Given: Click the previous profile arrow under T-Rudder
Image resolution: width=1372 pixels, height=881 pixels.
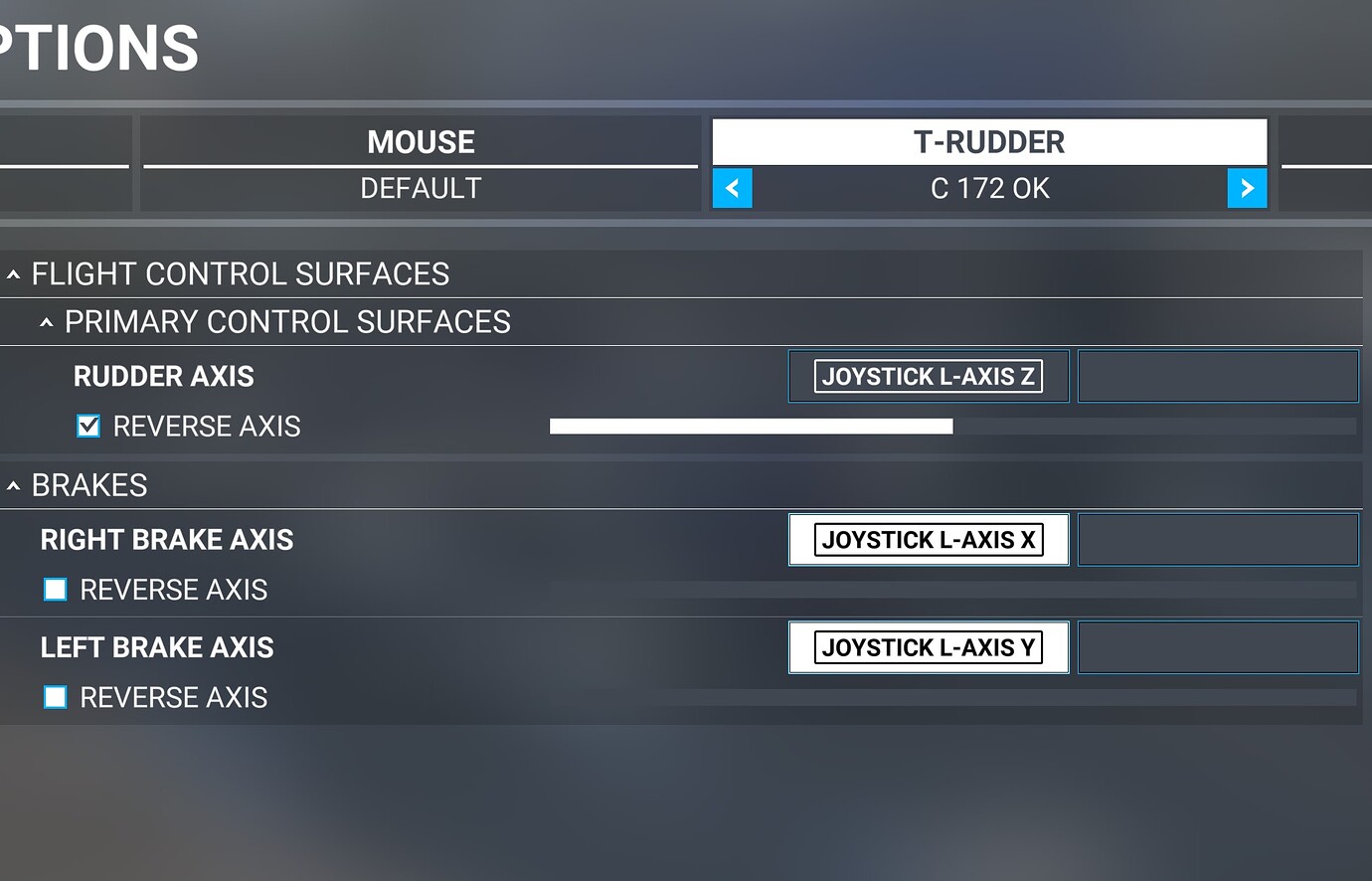Looking at the screenshot, I should (x=733, y=188).
